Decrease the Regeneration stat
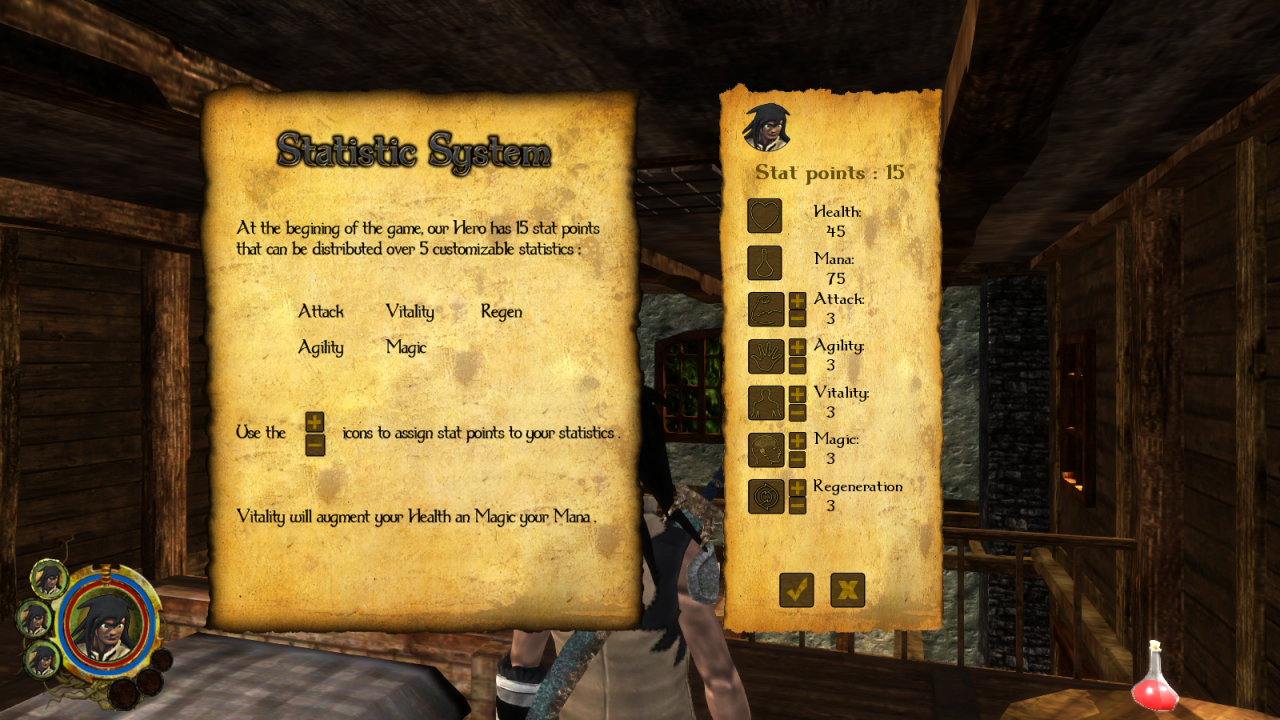1280x720 pixels. tap(797, 505)
